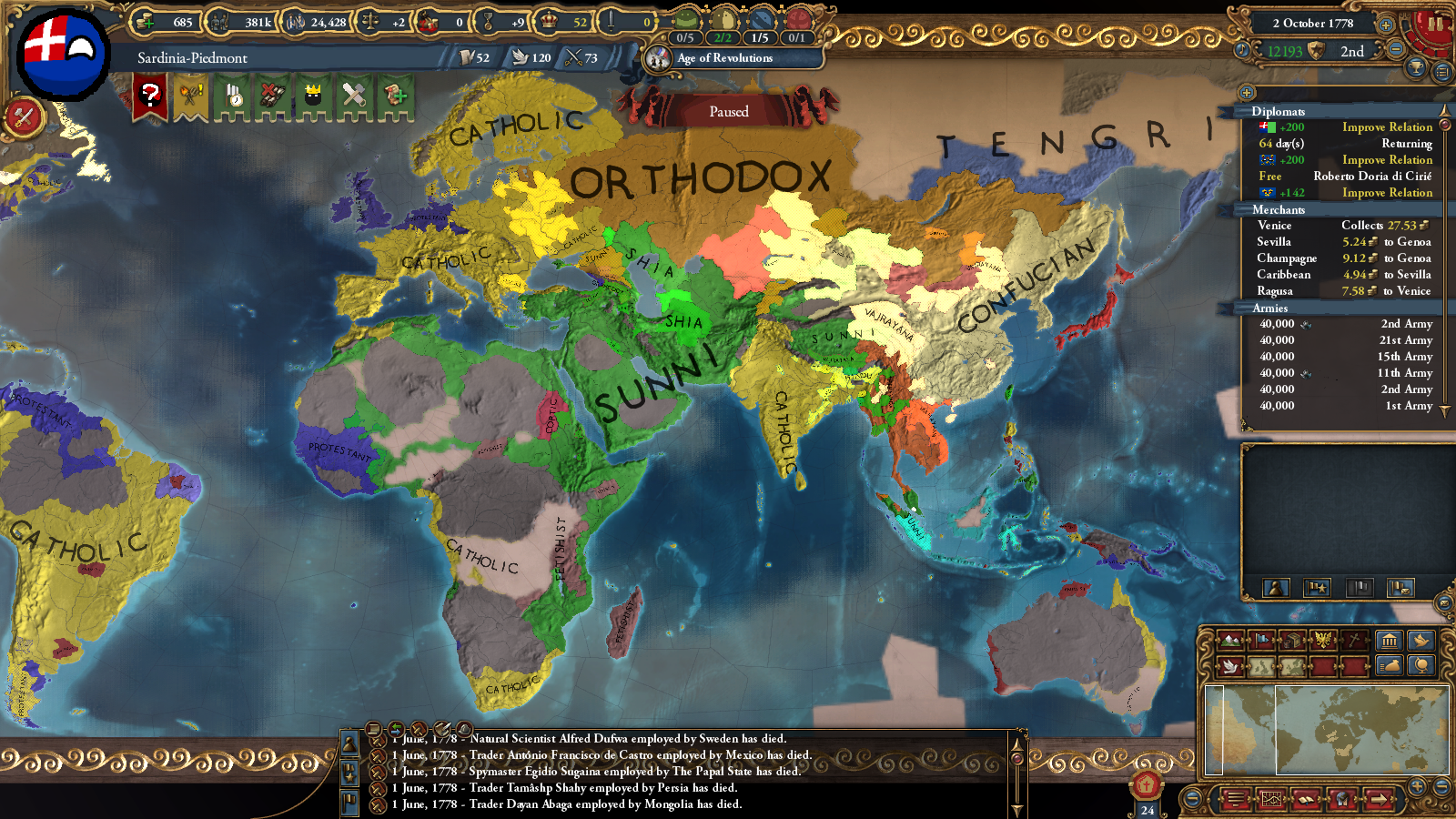Open the trade mapmode with the goods icon
Viewport: 1456px width, 819px height.
1292,639
